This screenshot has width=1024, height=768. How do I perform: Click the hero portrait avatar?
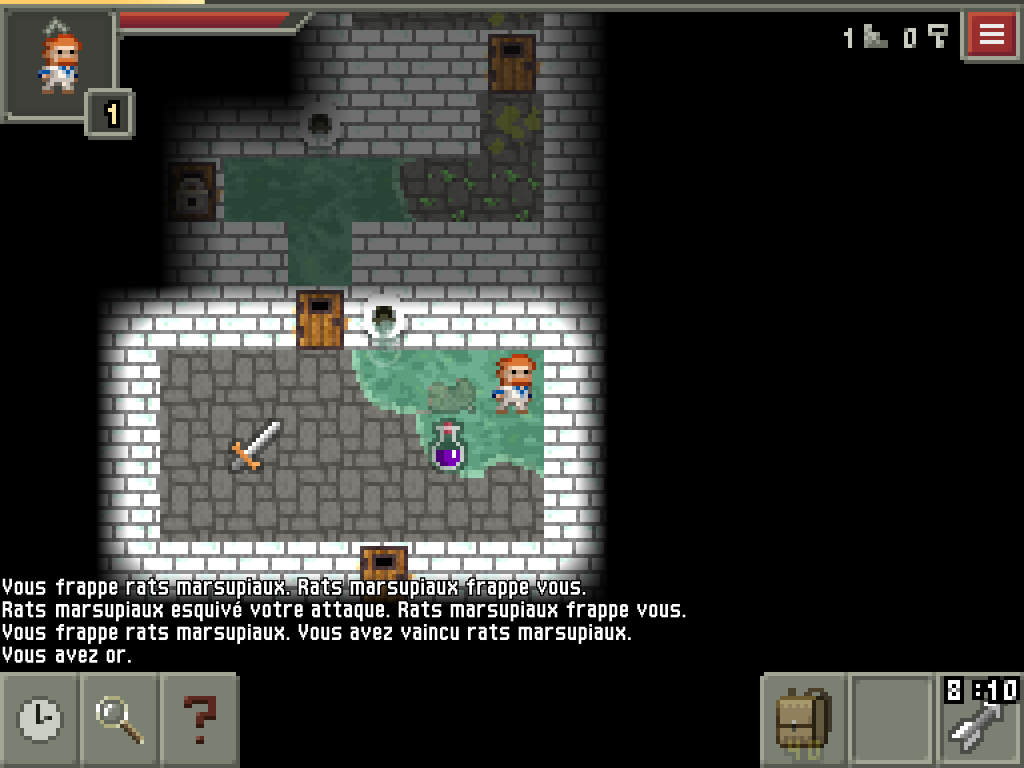coord(59,62)
